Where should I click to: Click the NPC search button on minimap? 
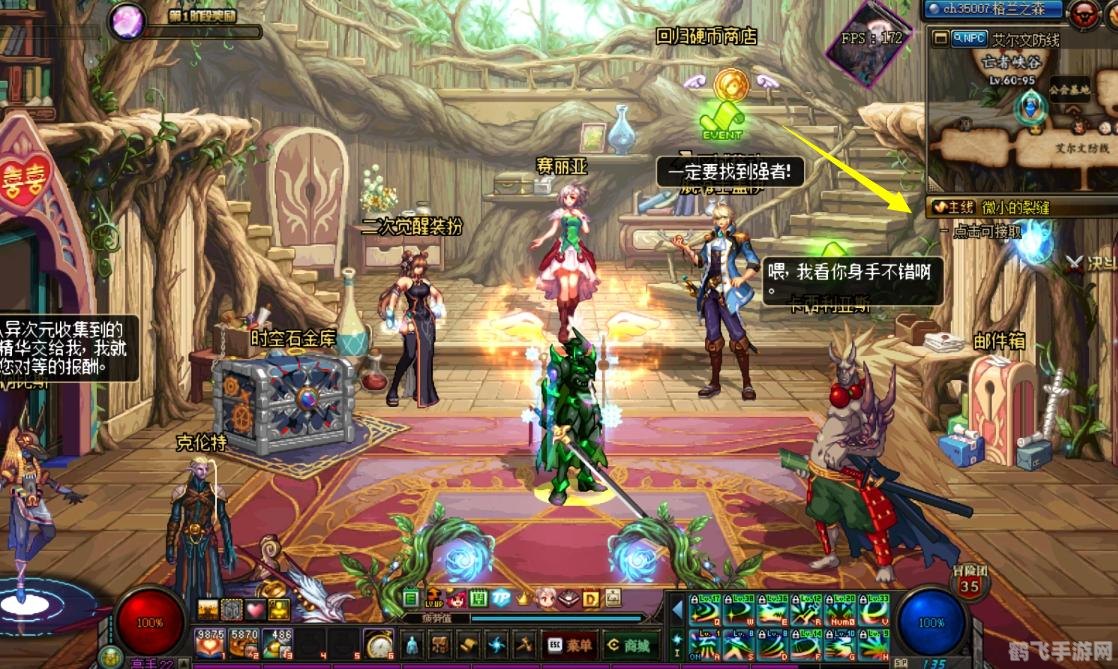969,38
